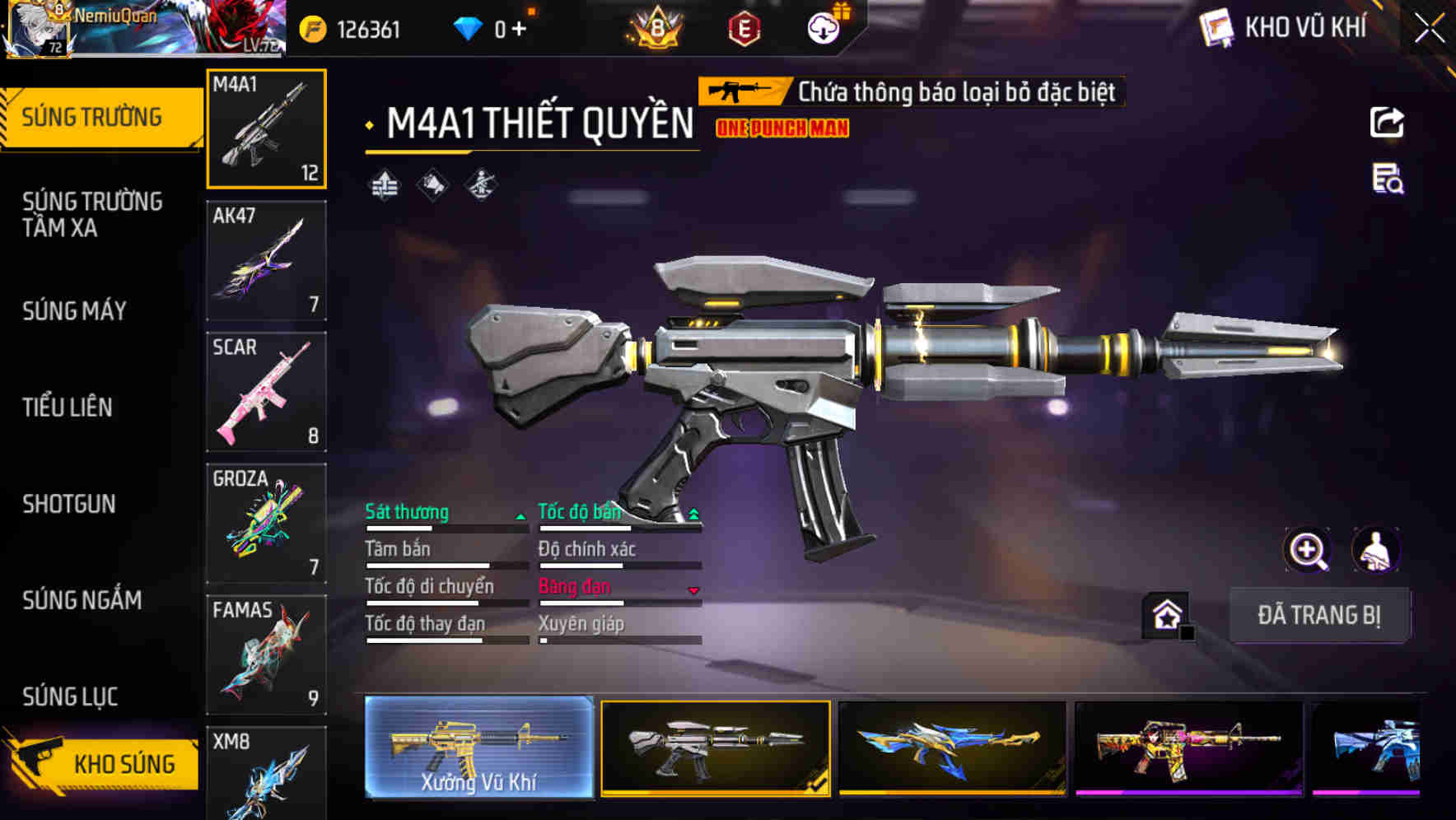Screen dimensions: 1456x820
Task: Open the Súng Máy weapon category
Action: [x=74, y=311]
